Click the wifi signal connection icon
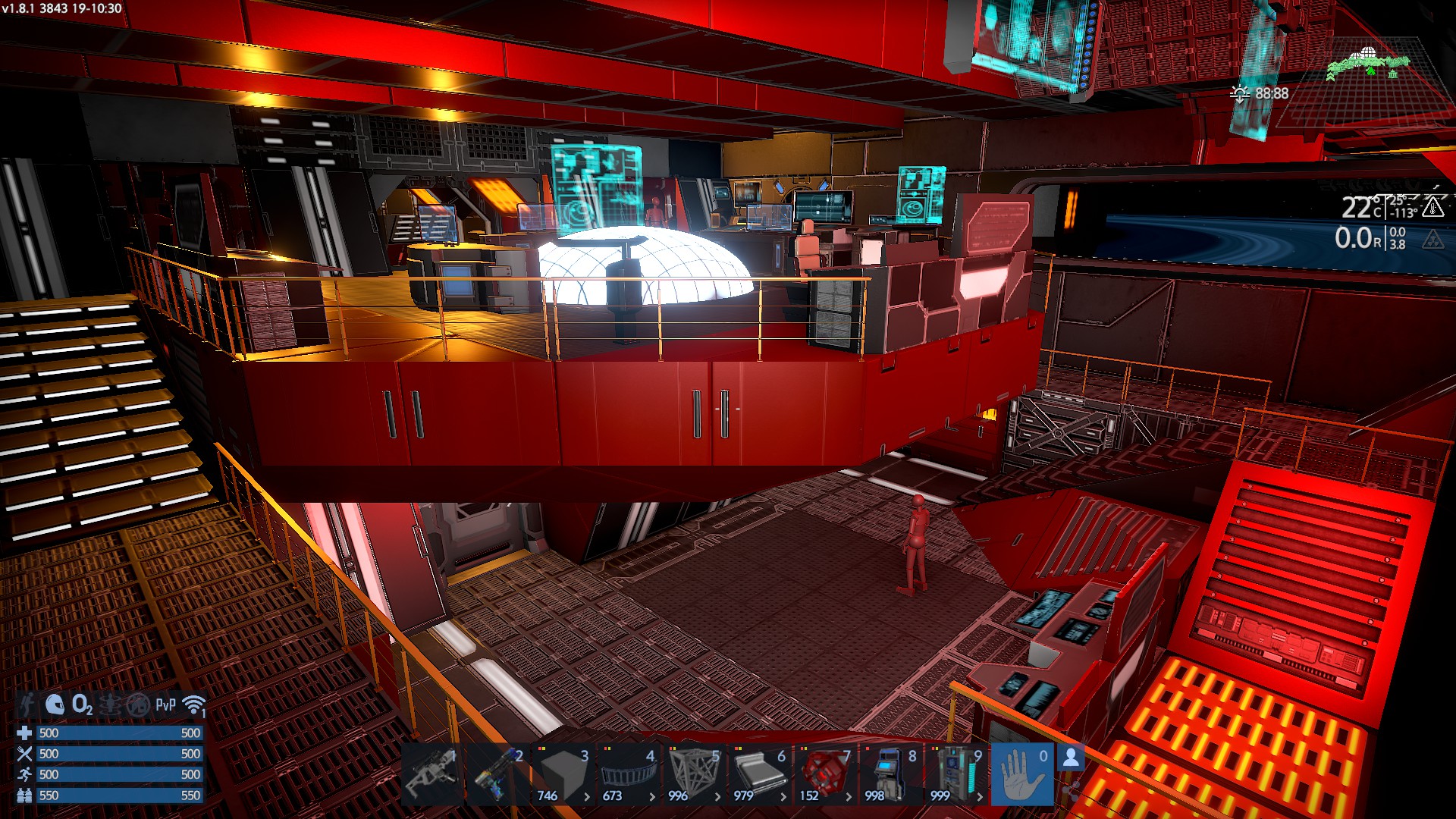 click(194, 705)
